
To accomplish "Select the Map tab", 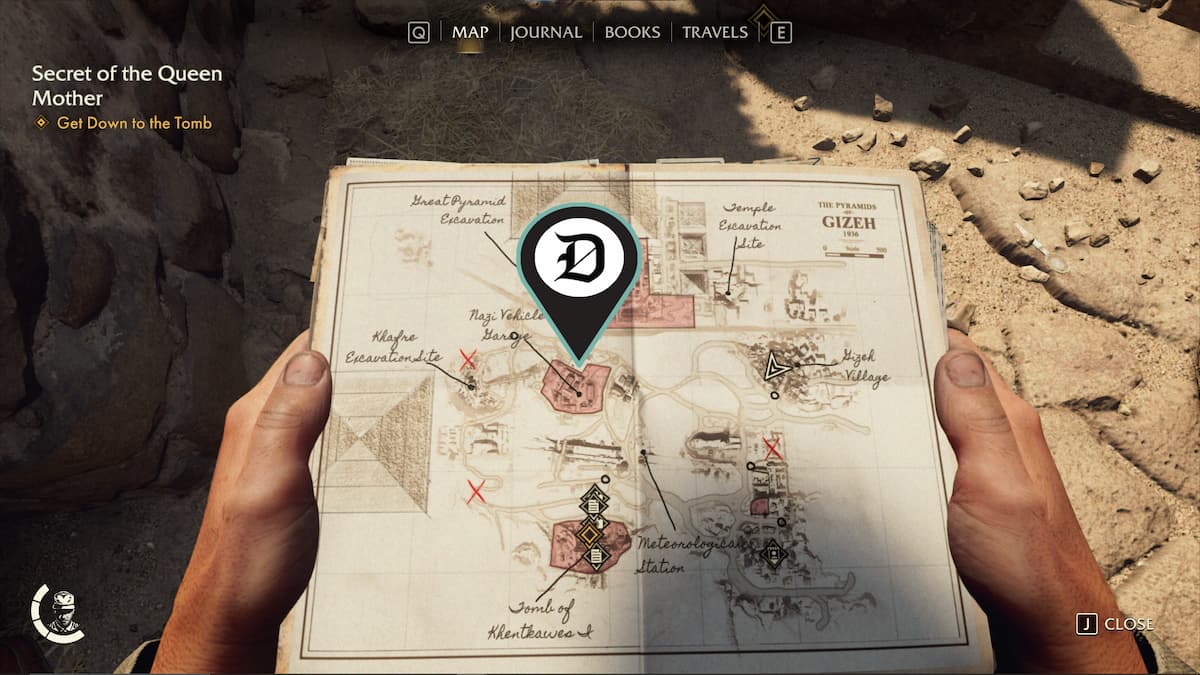I will coord(470,32).
